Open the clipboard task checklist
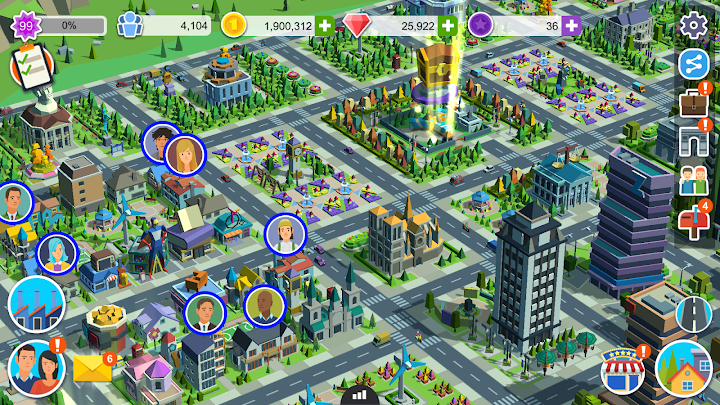720x405 pixels. pyautogui.click(x=29, y=68)
